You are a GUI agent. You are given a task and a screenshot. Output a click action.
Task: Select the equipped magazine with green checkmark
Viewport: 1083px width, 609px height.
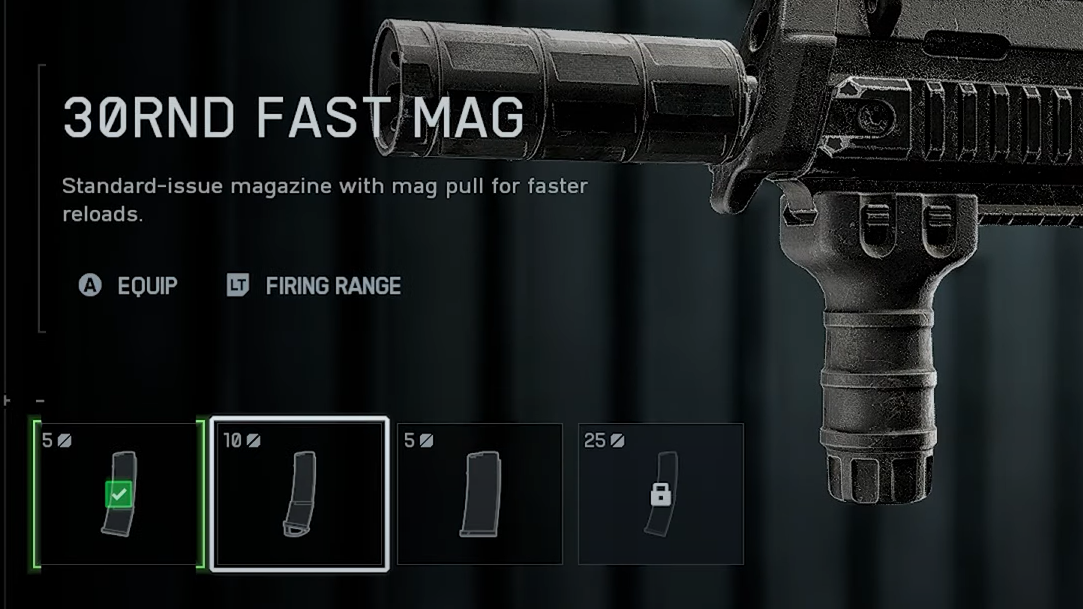tap(120, 494)
